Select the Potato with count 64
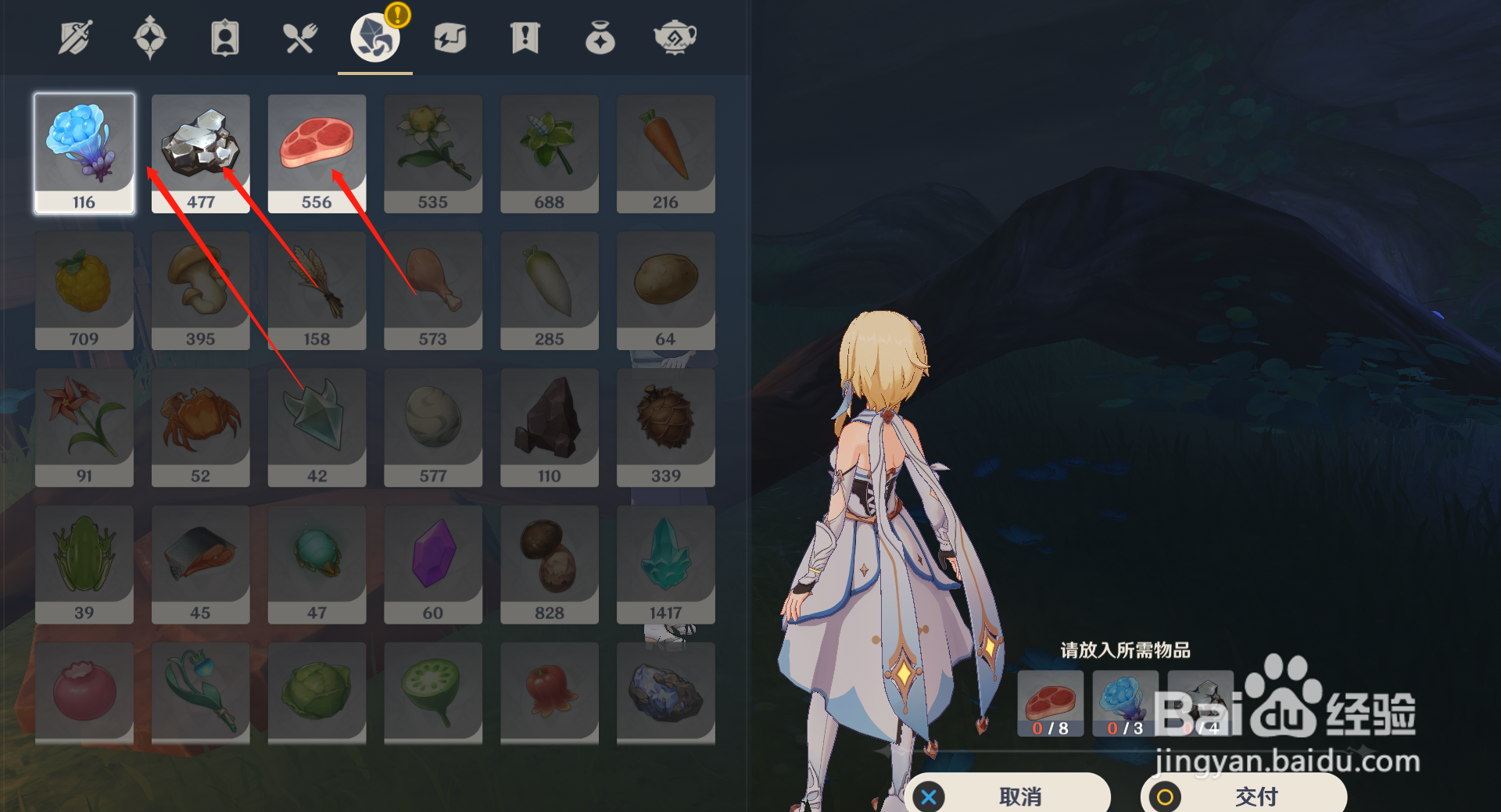The width and height of the screenshot is (1501, 812). pos(665,290)
